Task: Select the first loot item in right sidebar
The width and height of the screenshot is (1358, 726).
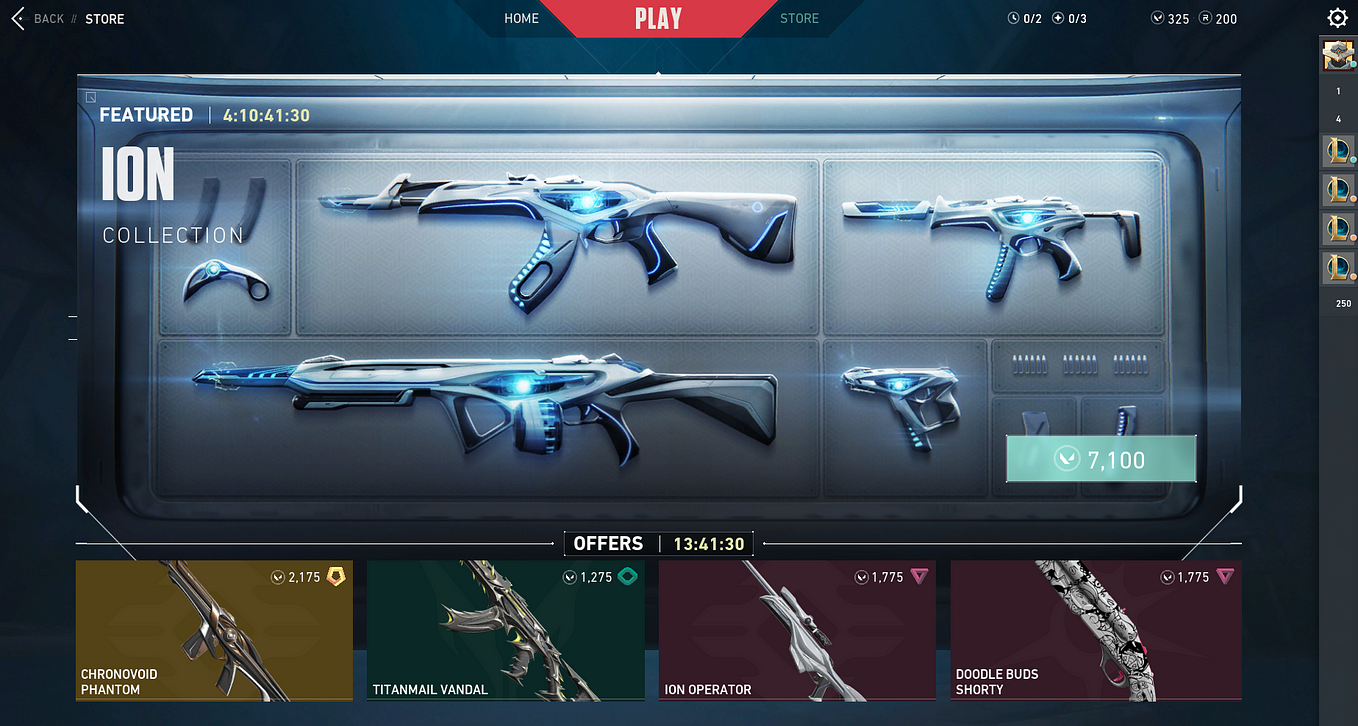Action: coord(1338,151)
